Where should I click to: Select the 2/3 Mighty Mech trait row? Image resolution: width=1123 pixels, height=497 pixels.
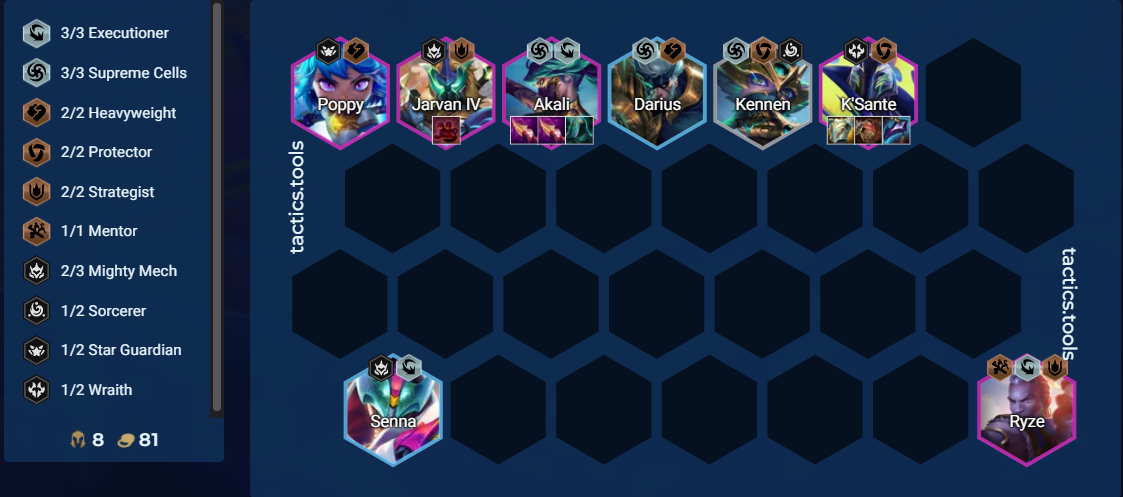tap(110, 271)
